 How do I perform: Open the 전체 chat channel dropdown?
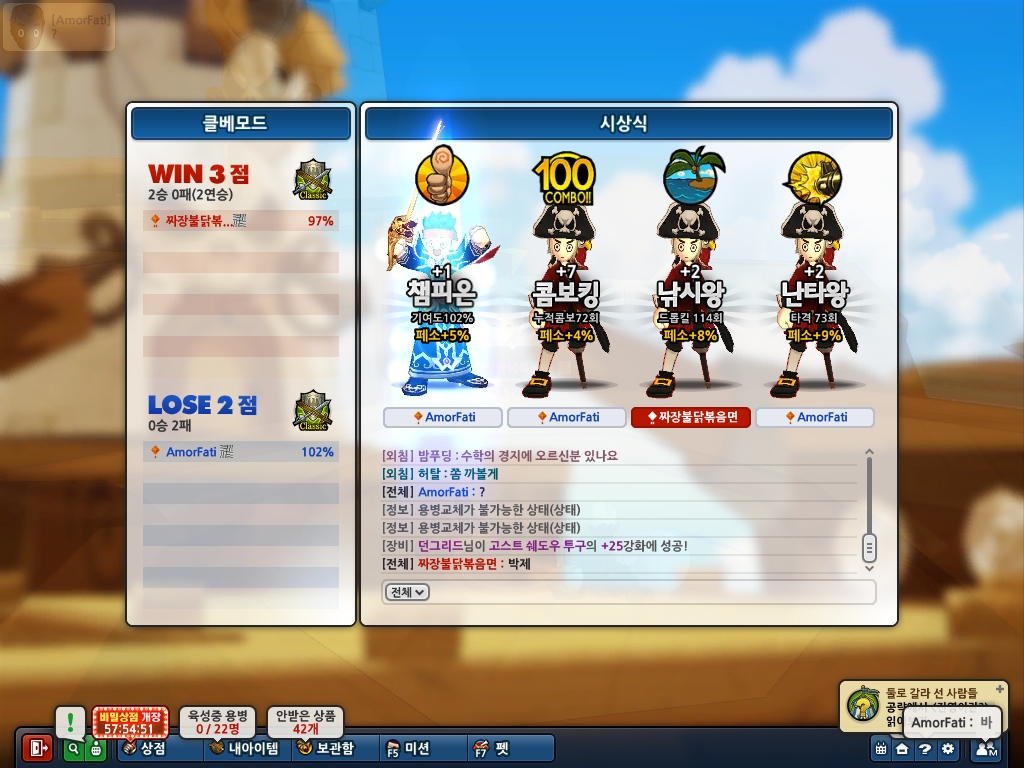407,592
